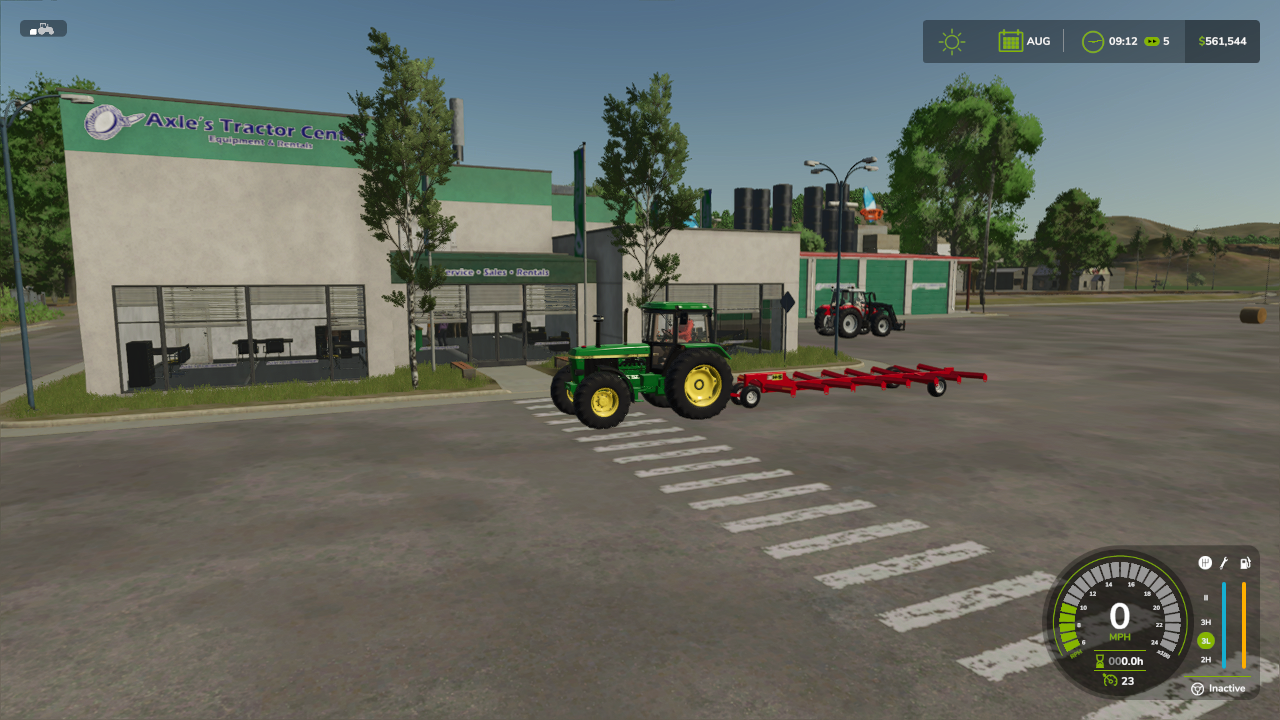This screenshot has width=1280, height=720.
Task: Click the blue fuel level bar
Action: point(1224,625)
